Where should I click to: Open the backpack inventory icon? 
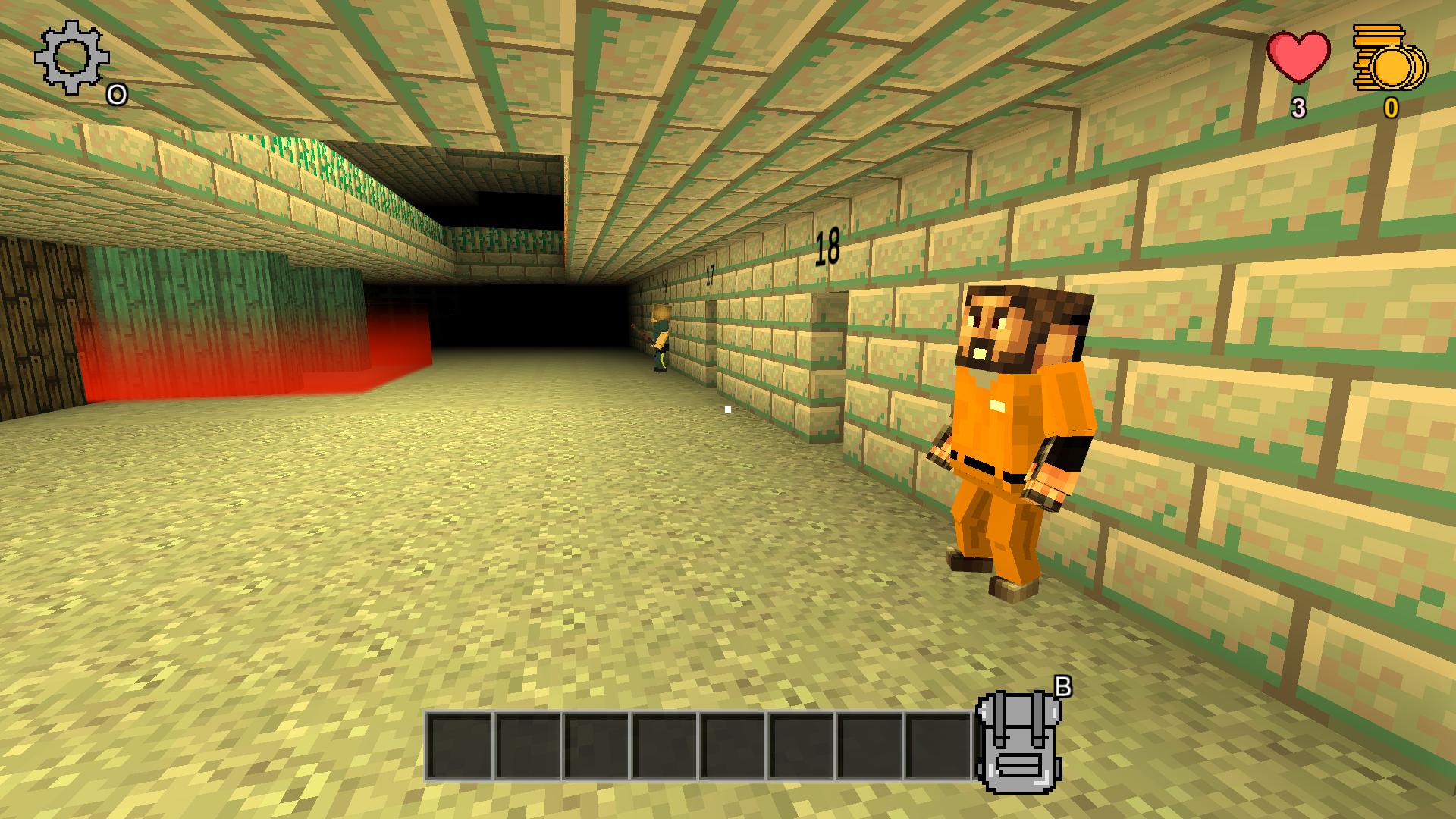click(x=1020, y=743)
